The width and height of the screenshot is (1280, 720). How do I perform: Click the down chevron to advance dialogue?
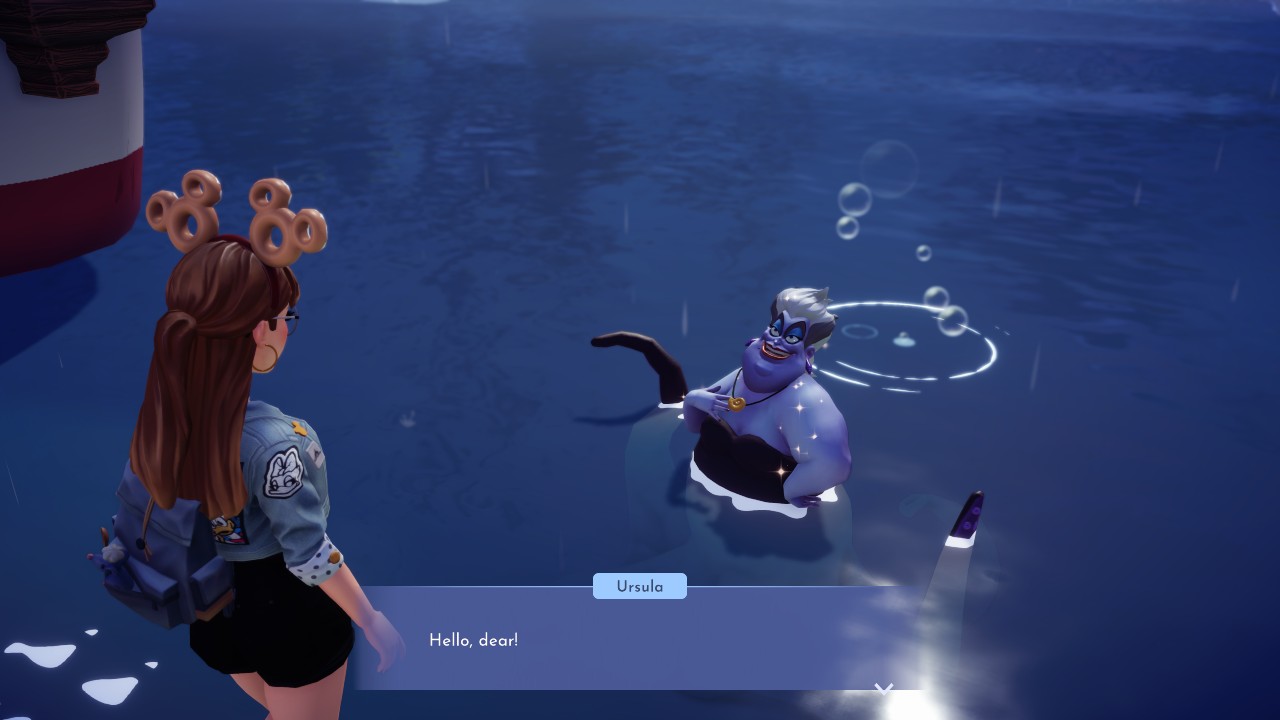point(883,688)
